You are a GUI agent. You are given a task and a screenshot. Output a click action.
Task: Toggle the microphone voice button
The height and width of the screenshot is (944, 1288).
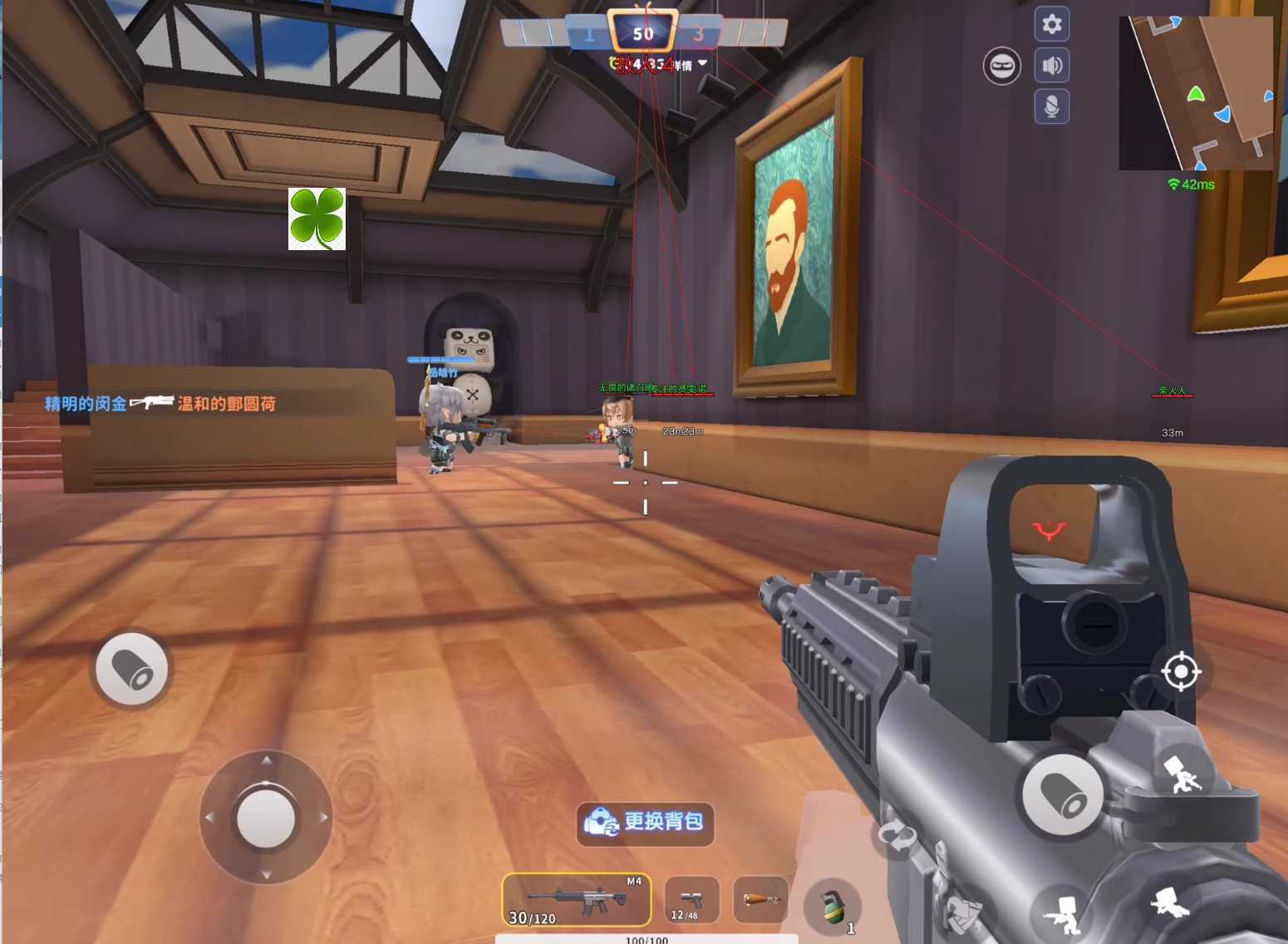(1051, 106)
